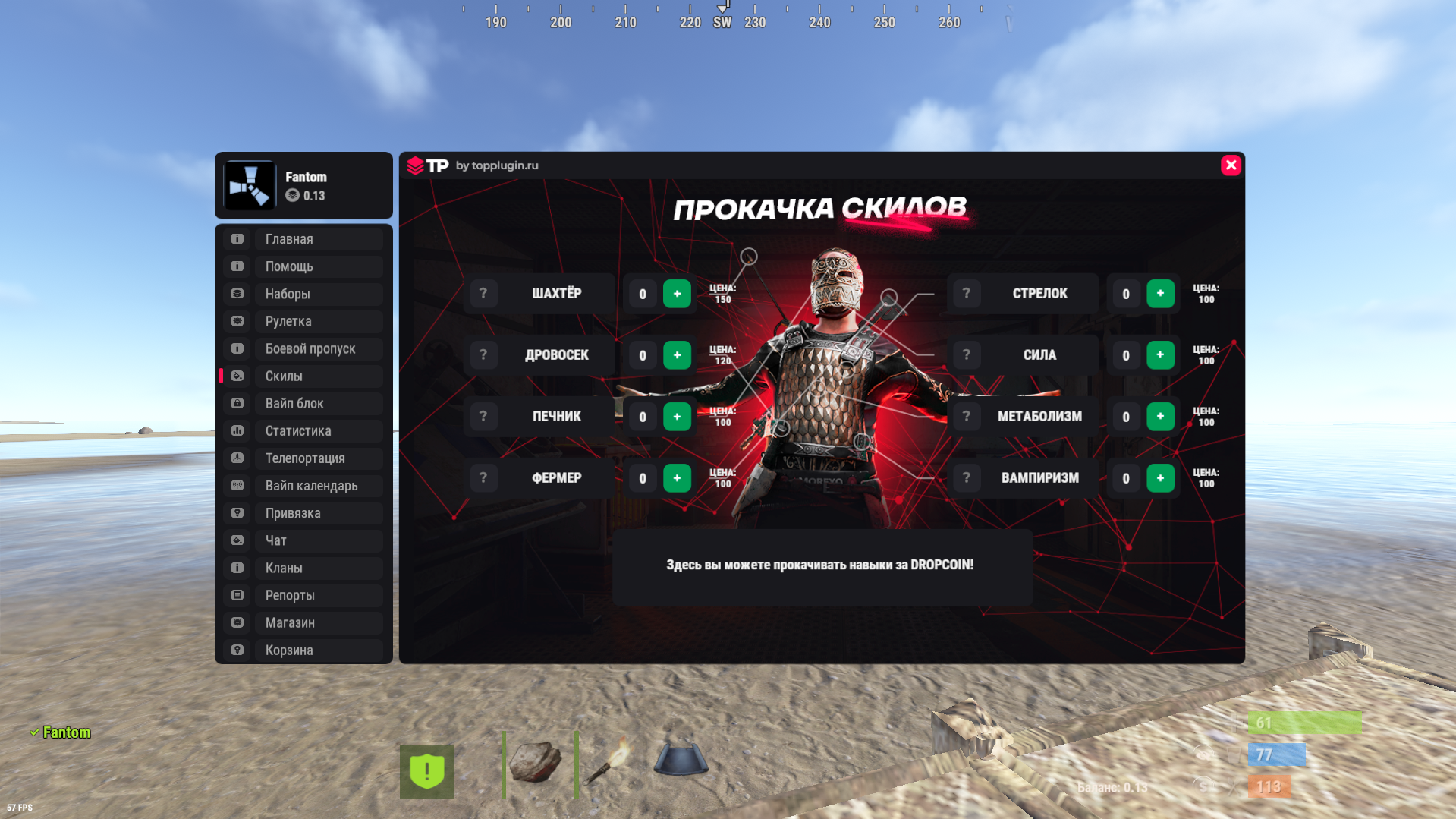This screenshot has height=819, width=1456.
Task: Select the Рулетка icon in the menu
Action: pos(237,321)
